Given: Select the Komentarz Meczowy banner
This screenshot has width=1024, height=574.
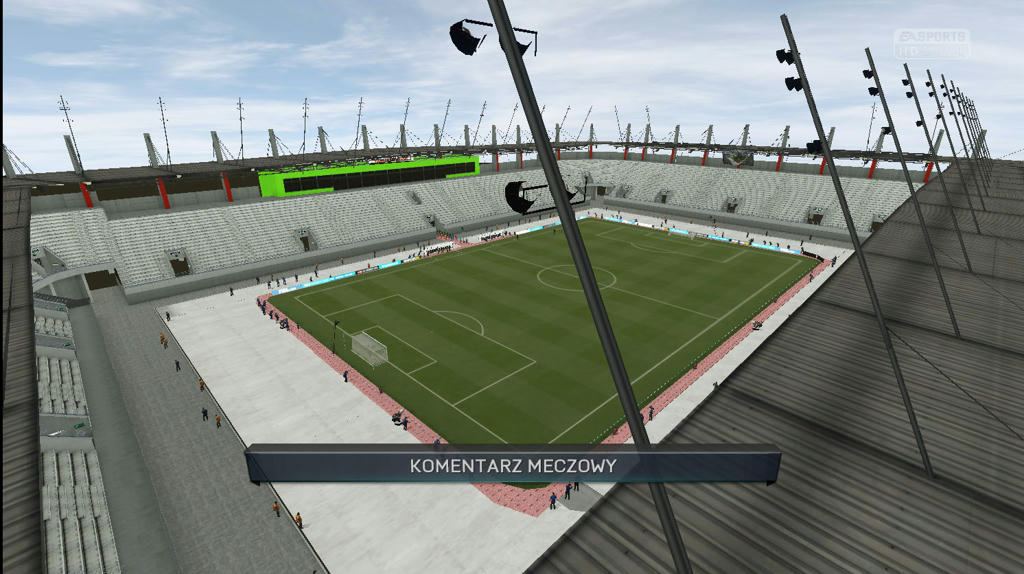Looking at the screenshot, I should 512,465.
